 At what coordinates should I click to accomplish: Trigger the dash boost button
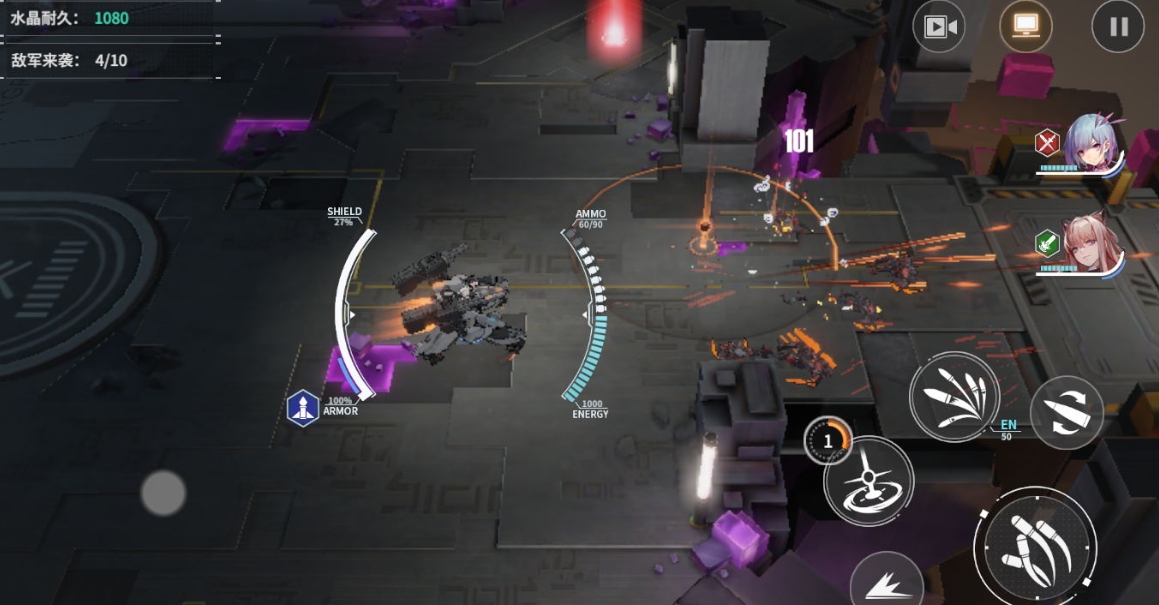[x=886, y=585]
